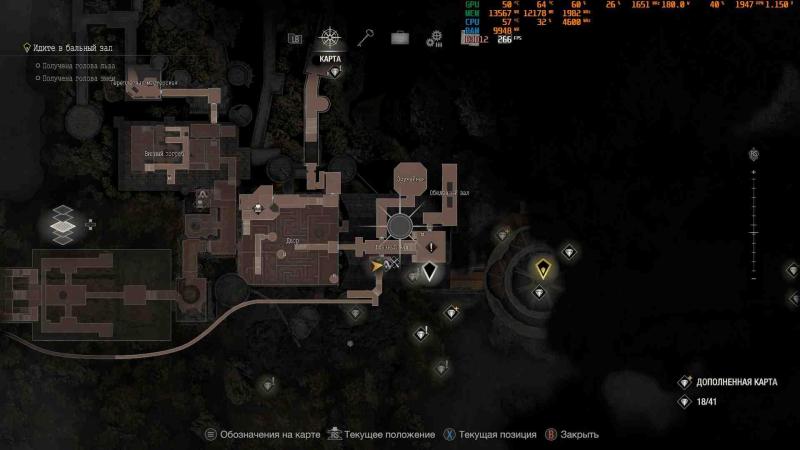Select the yellow objective marker on map
800x450 pixels.
(542, 268)
